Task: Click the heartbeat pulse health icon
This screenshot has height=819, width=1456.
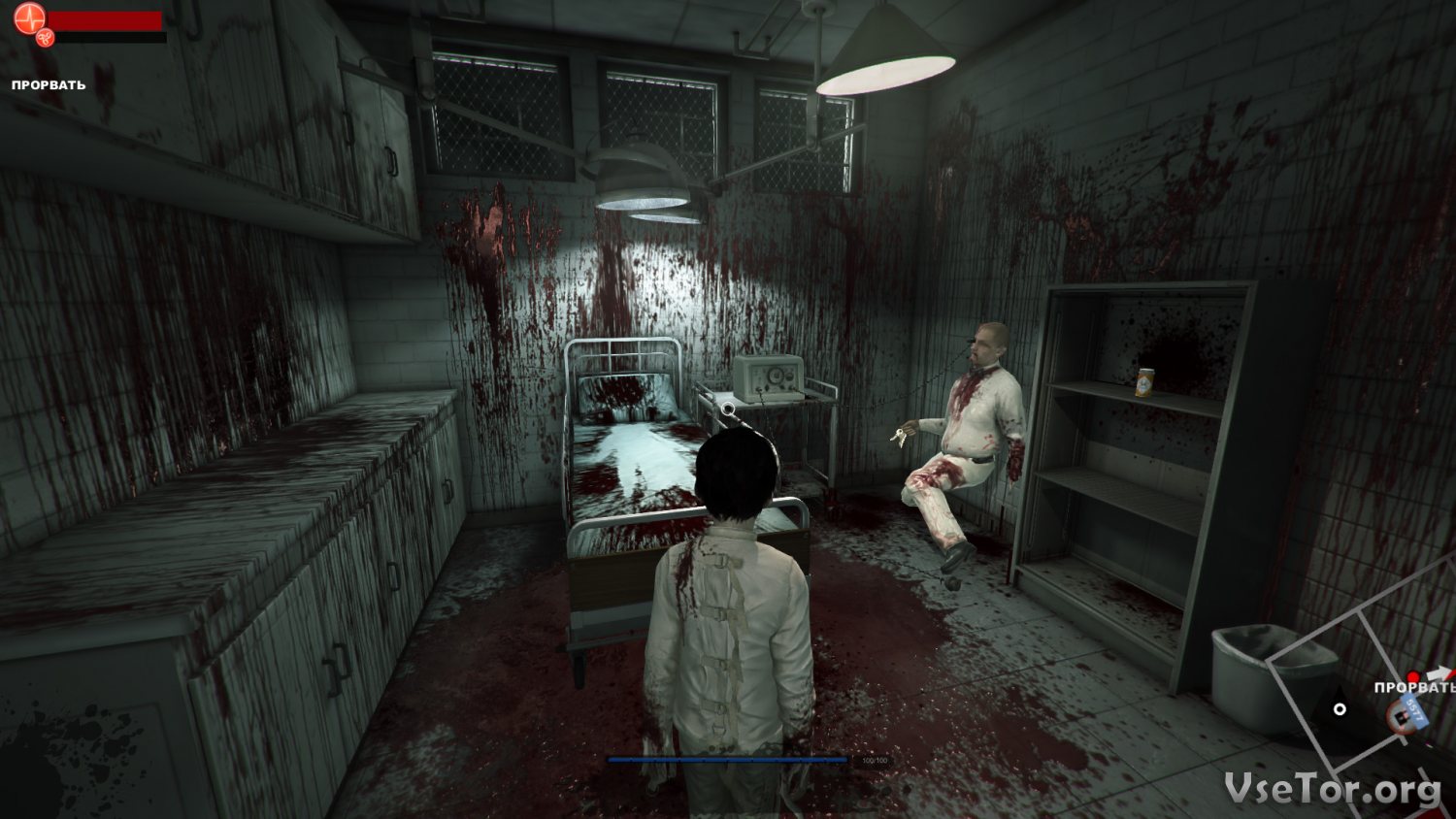Action: click(x=30, y=17)
